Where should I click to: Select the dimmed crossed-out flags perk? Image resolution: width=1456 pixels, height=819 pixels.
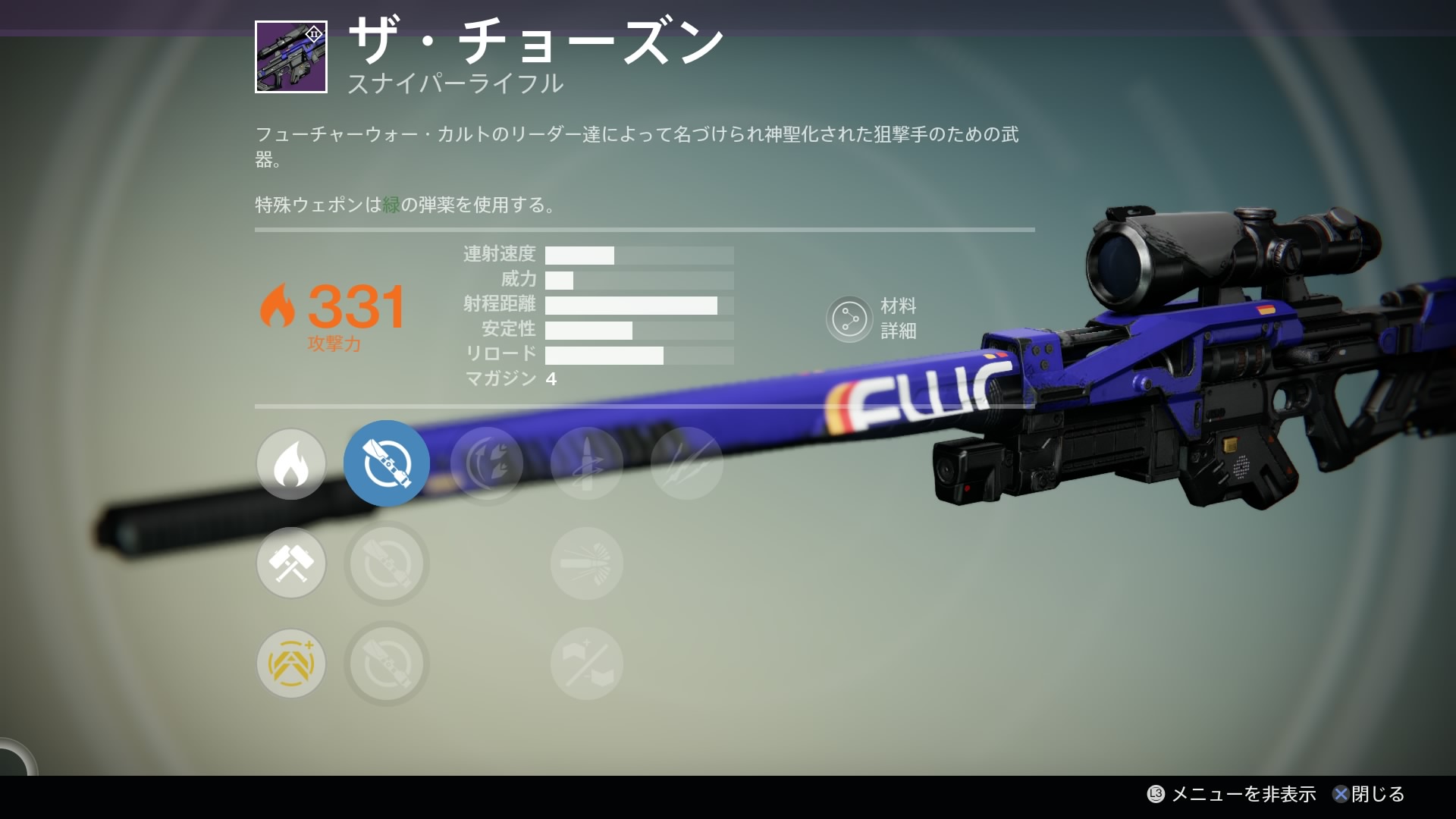coord(587,664)
